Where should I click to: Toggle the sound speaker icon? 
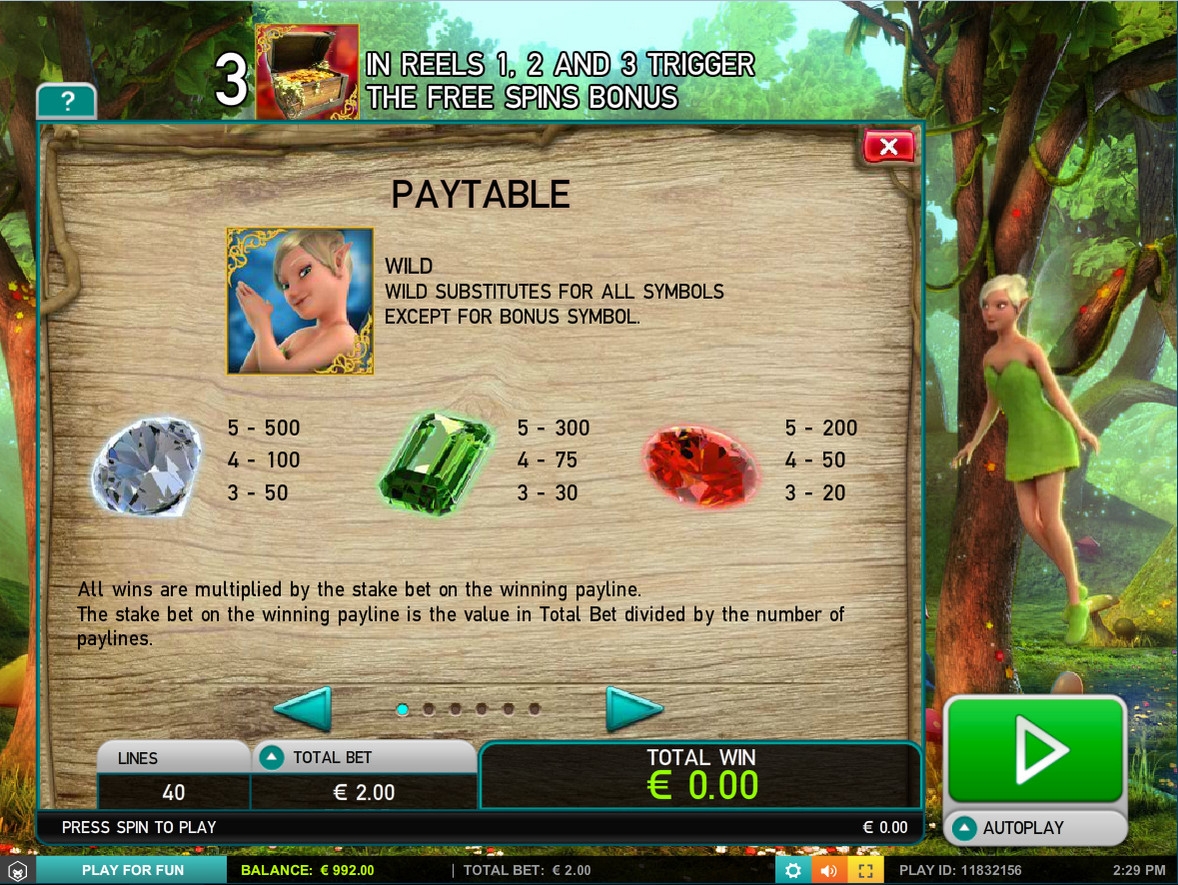(829, 870)
